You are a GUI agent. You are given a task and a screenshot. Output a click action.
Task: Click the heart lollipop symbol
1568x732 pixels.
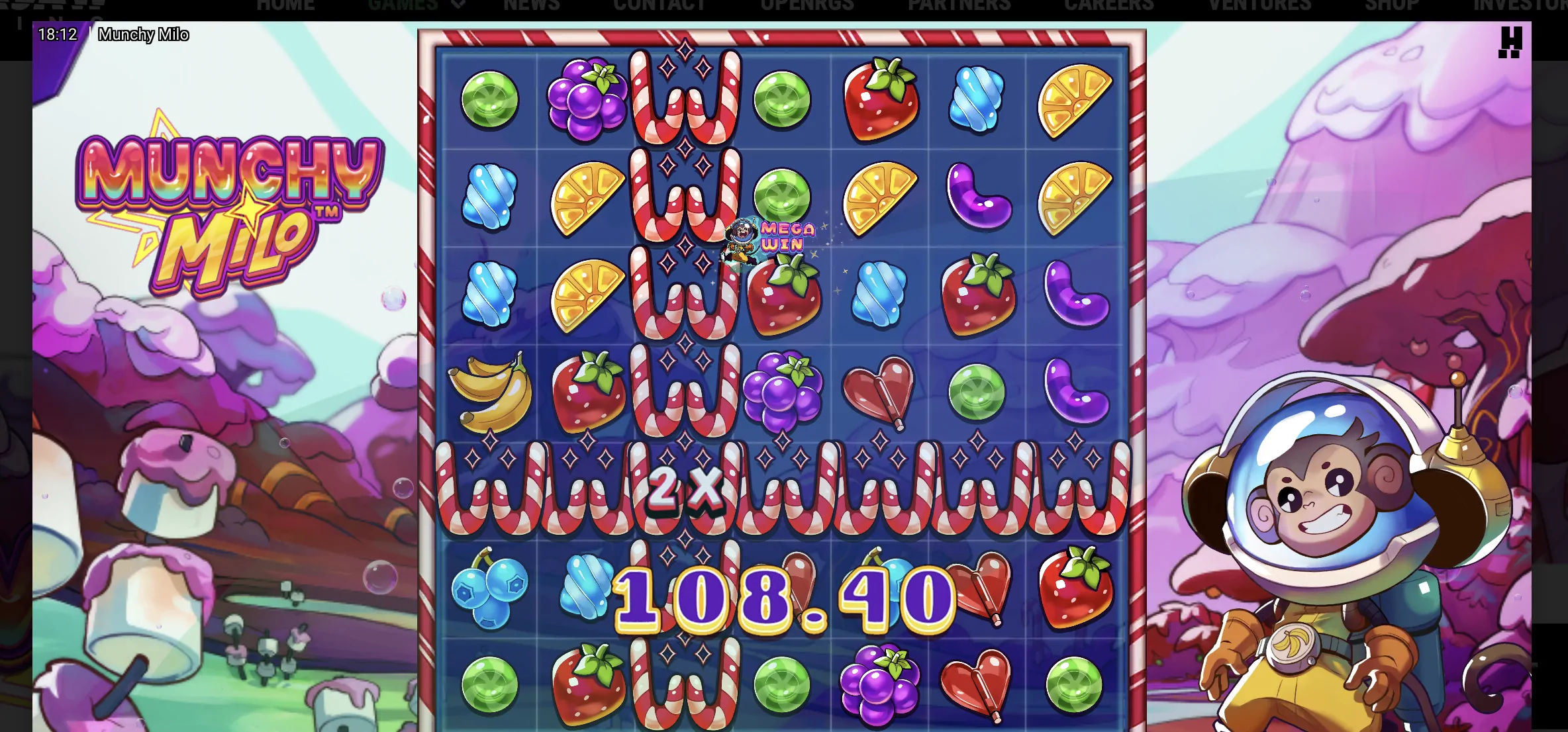879,390
